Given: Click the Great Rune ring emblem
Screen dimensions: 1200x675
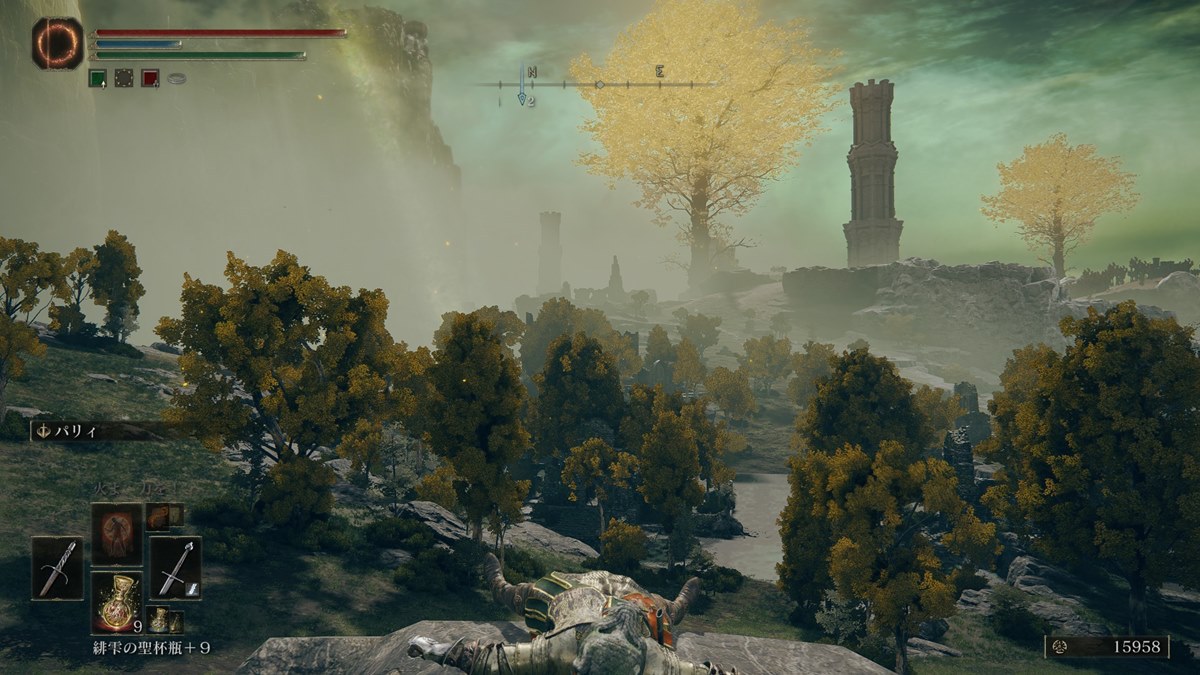Looking at the screenshot, I should (57, 43).
